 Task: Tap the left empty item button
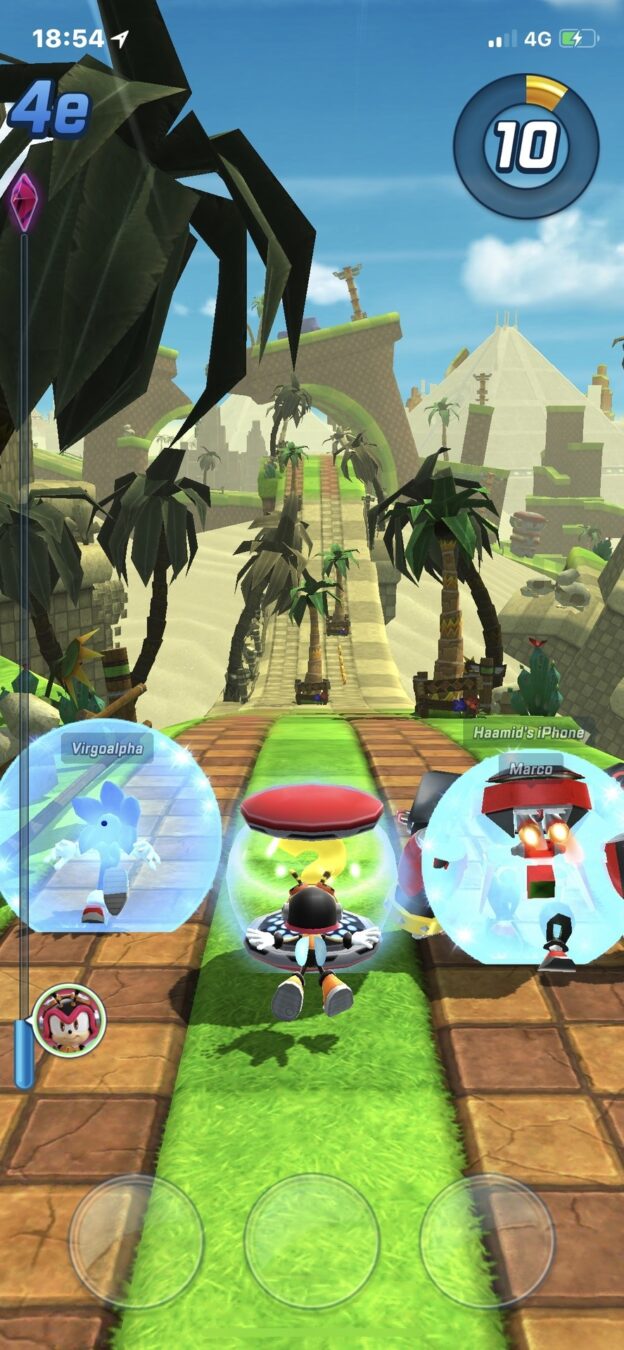[x=136, y=1241]
